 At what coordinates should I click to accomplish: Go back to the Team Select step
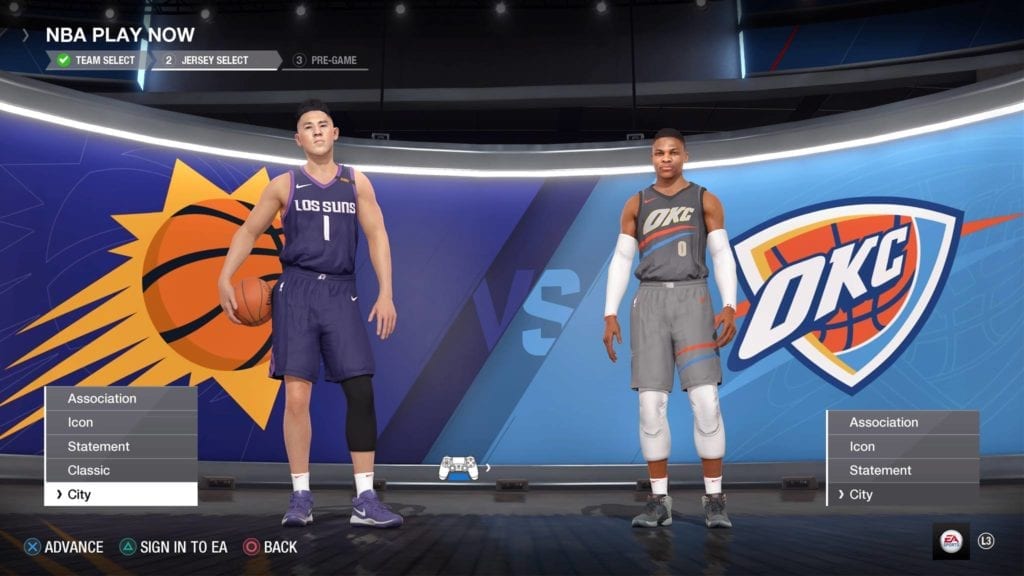pyautogui.click(x=97, y=60)
